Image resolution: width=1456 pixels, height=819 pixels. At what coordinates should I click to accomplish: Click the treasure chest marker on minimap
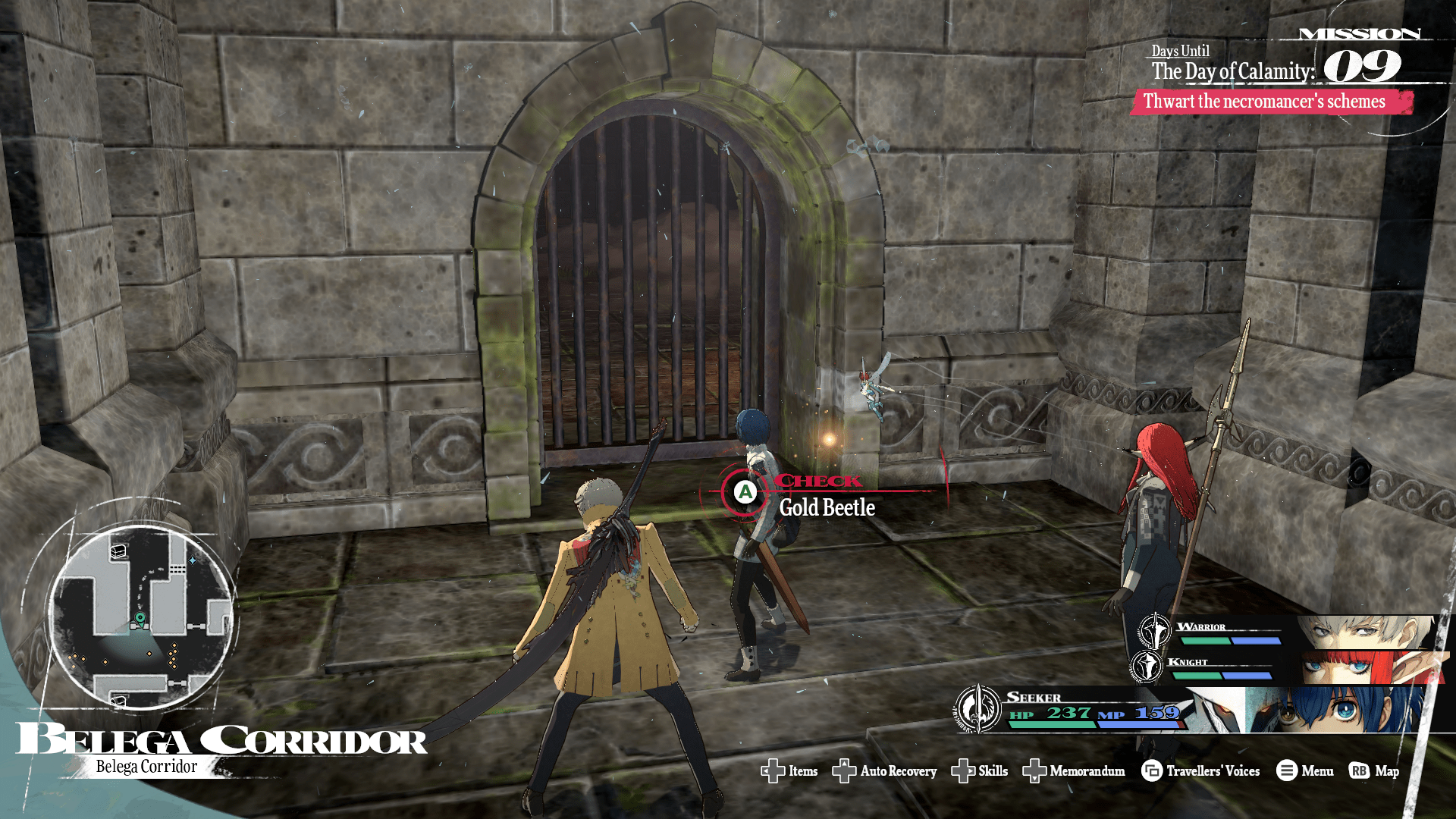tap(118, 551)
